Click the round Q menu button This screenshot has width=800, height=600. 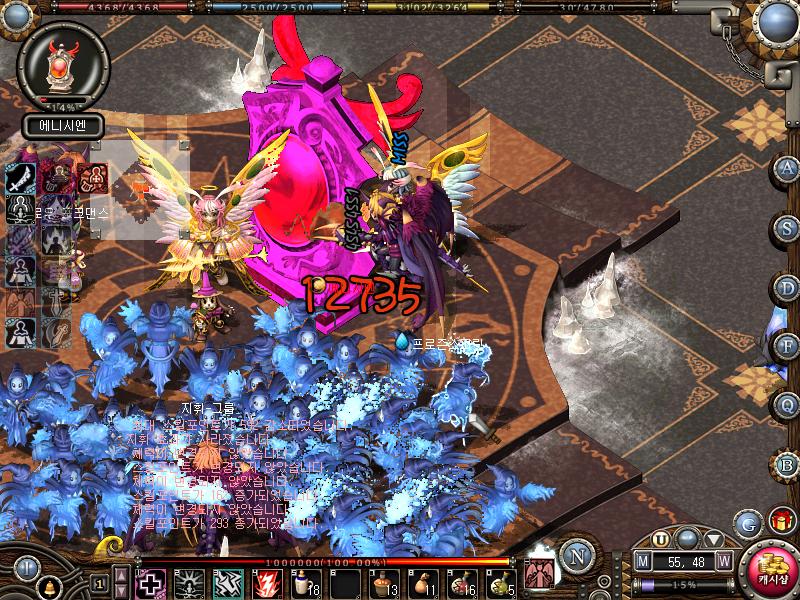788,405
